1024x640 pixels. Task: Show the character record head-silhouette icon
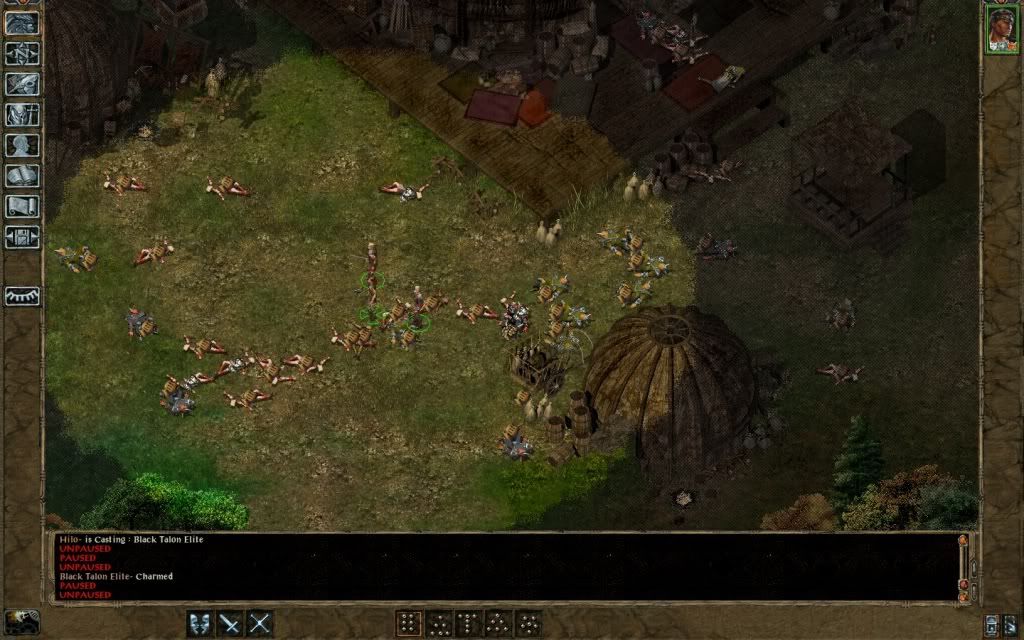click(x=22, y=145)
